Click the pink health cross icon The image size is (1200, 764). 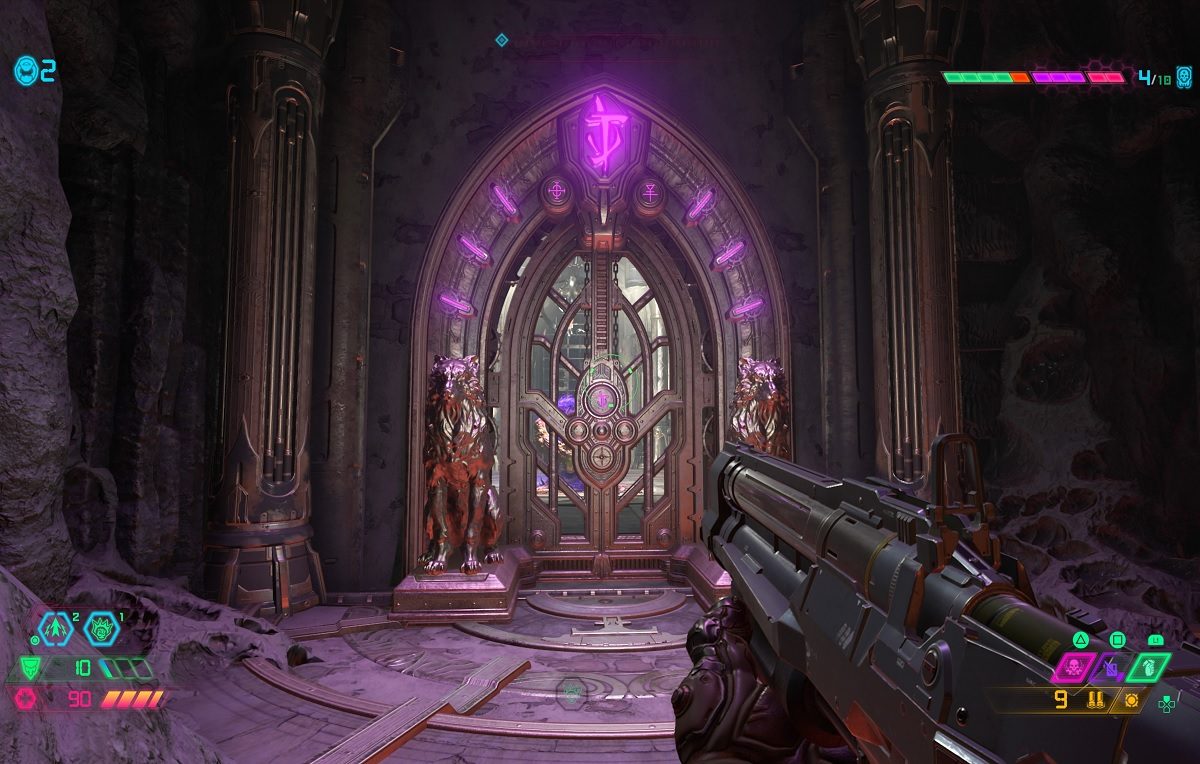pyautogui.click(x=26, y=699)
